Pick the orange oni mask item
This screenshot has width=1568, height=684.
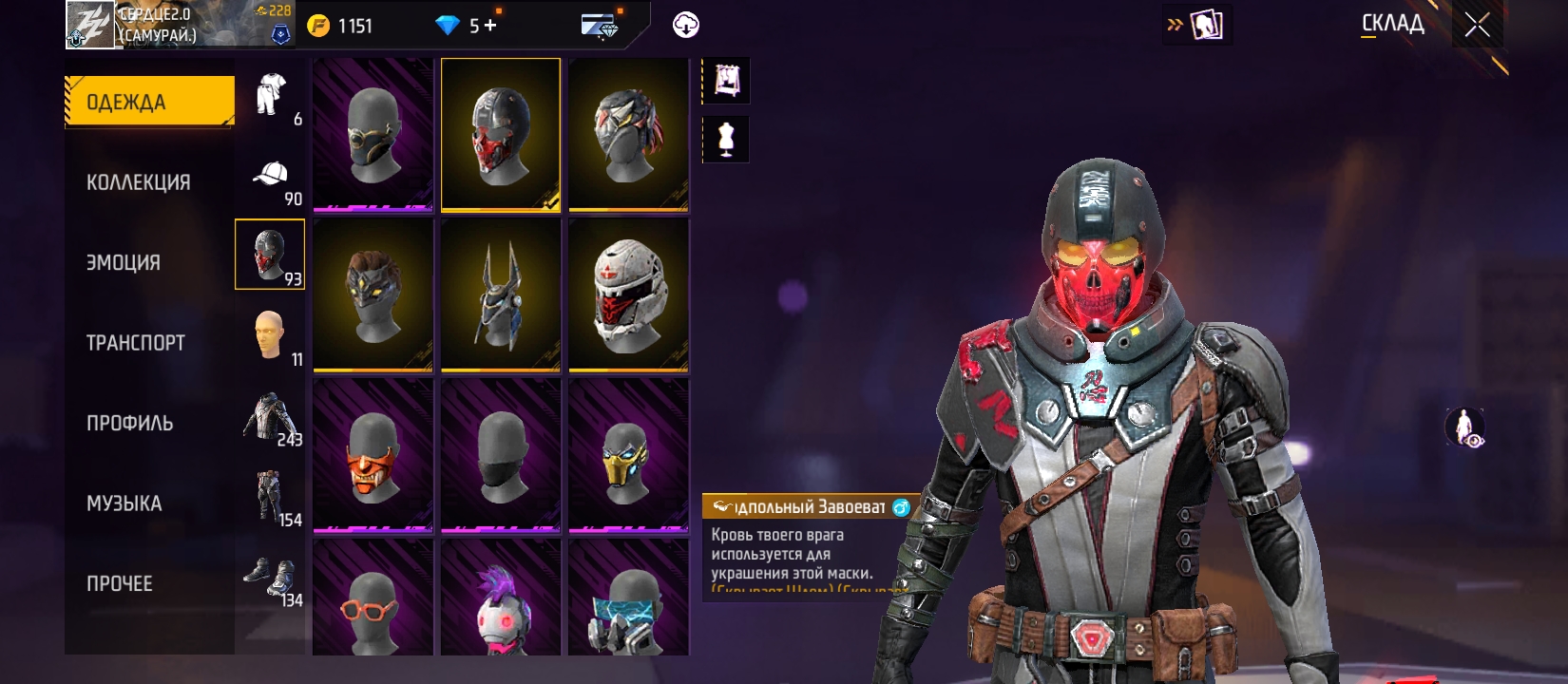[x=373, y=456]
